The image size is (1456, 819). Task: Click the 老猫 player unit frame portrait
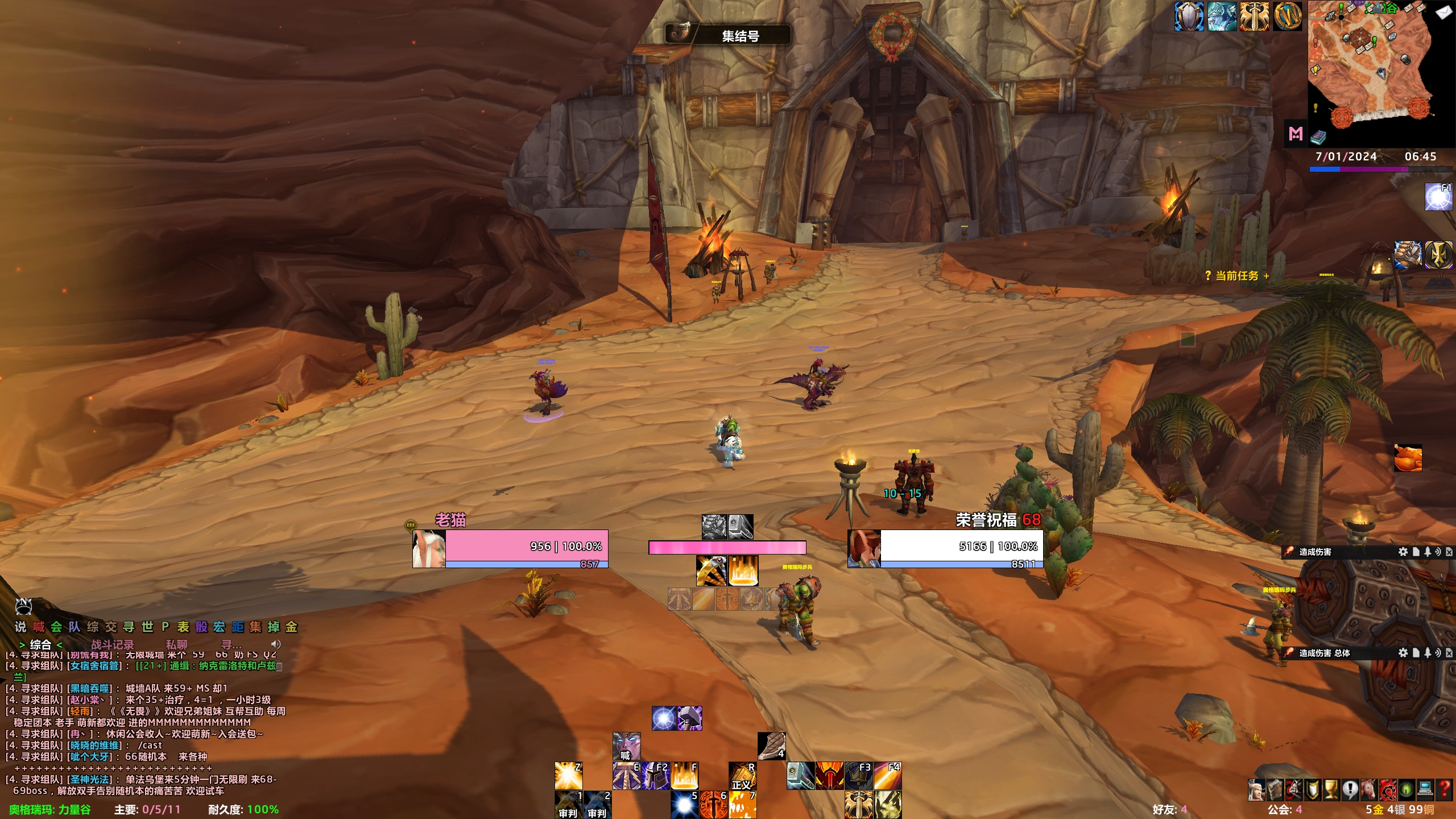428,549
